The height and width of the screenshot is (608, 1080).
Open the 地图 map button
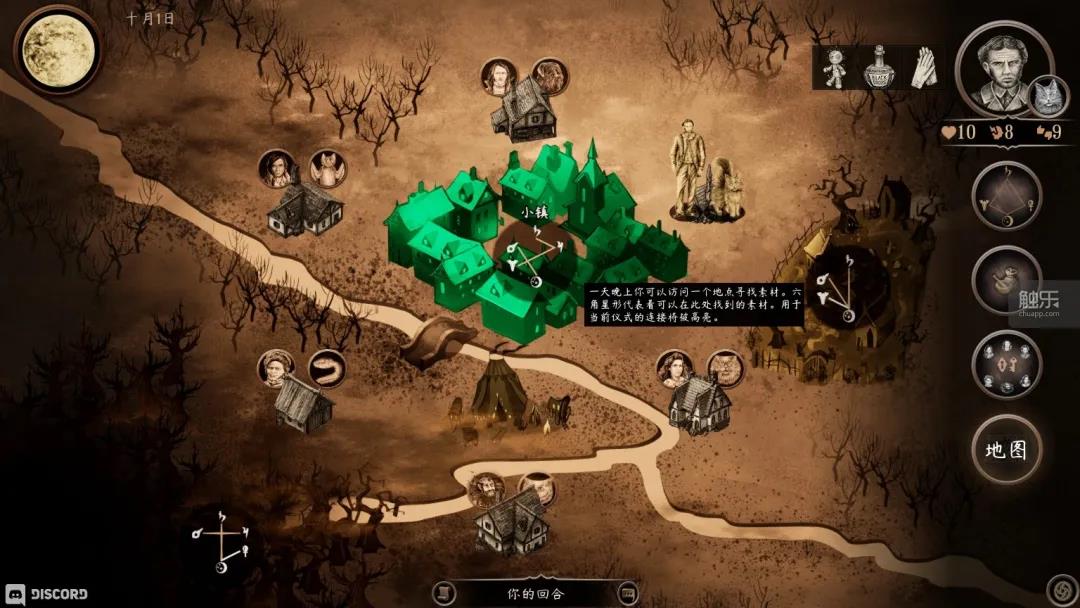click(1006, 450)
